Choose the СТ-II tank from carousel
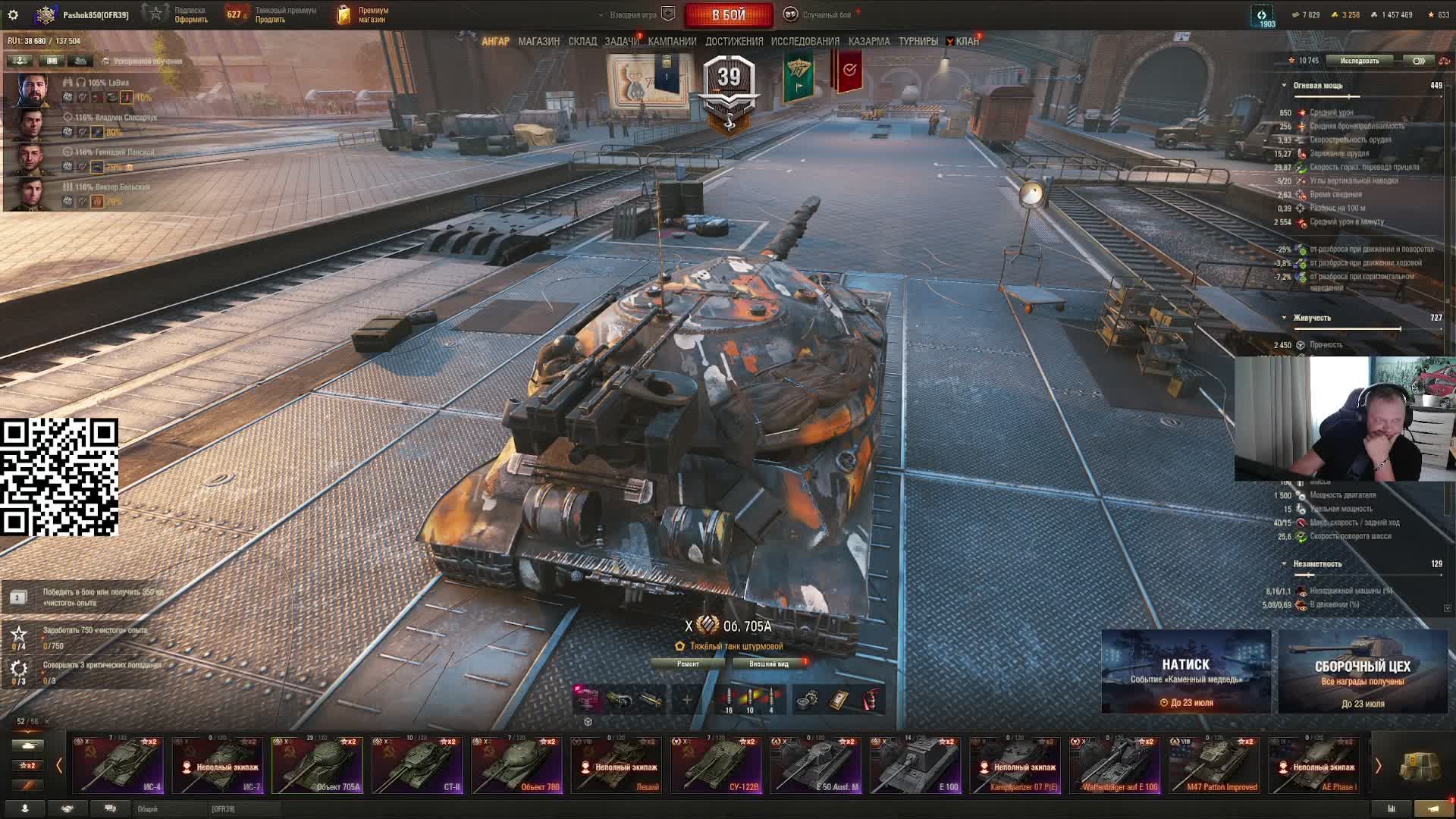The width and height of the screenshot is (1456, 819). (x=417, y=765)
